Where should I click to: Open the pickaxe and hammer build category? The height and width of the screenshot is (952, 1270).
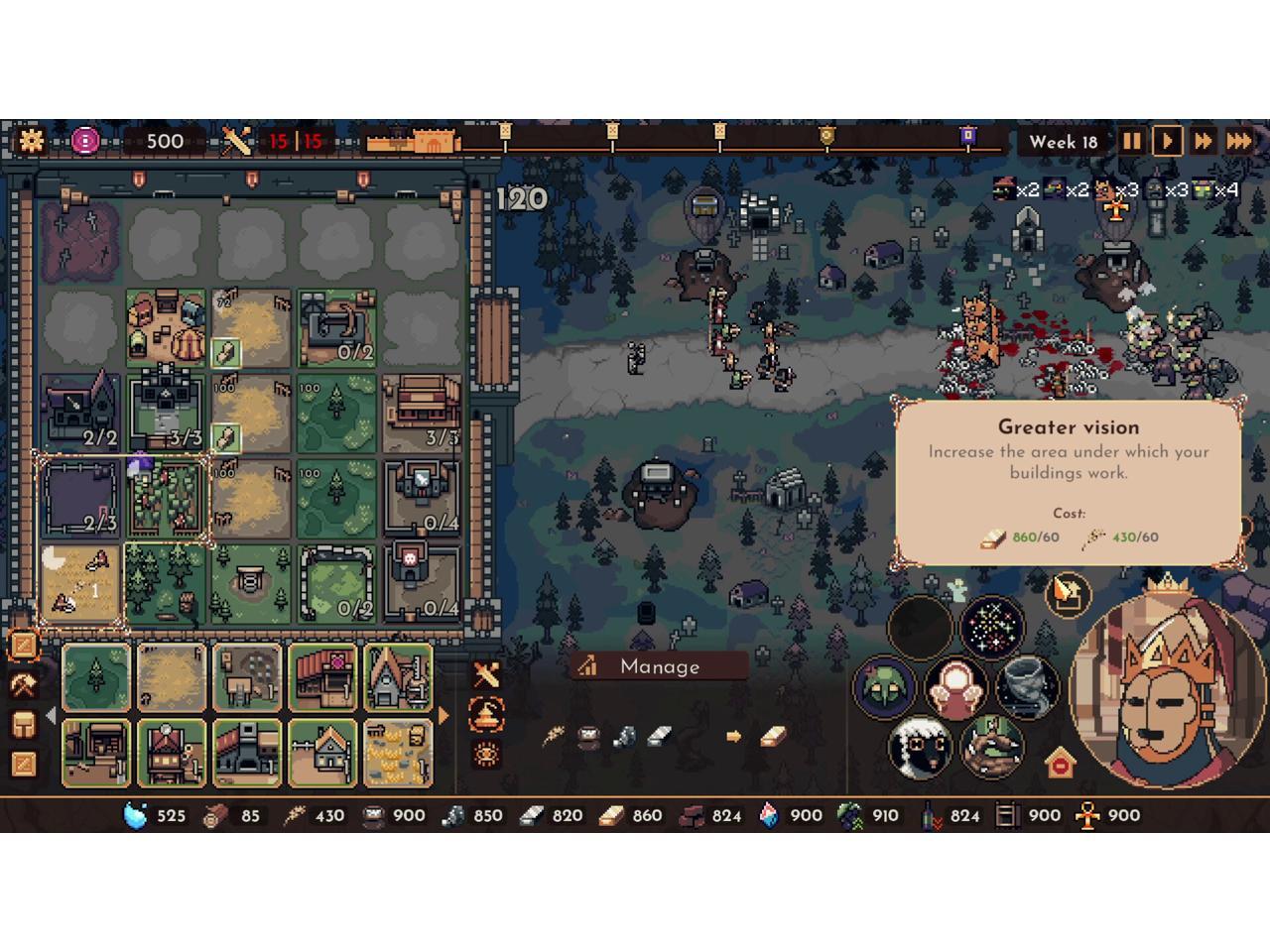(x=24, y=685)
